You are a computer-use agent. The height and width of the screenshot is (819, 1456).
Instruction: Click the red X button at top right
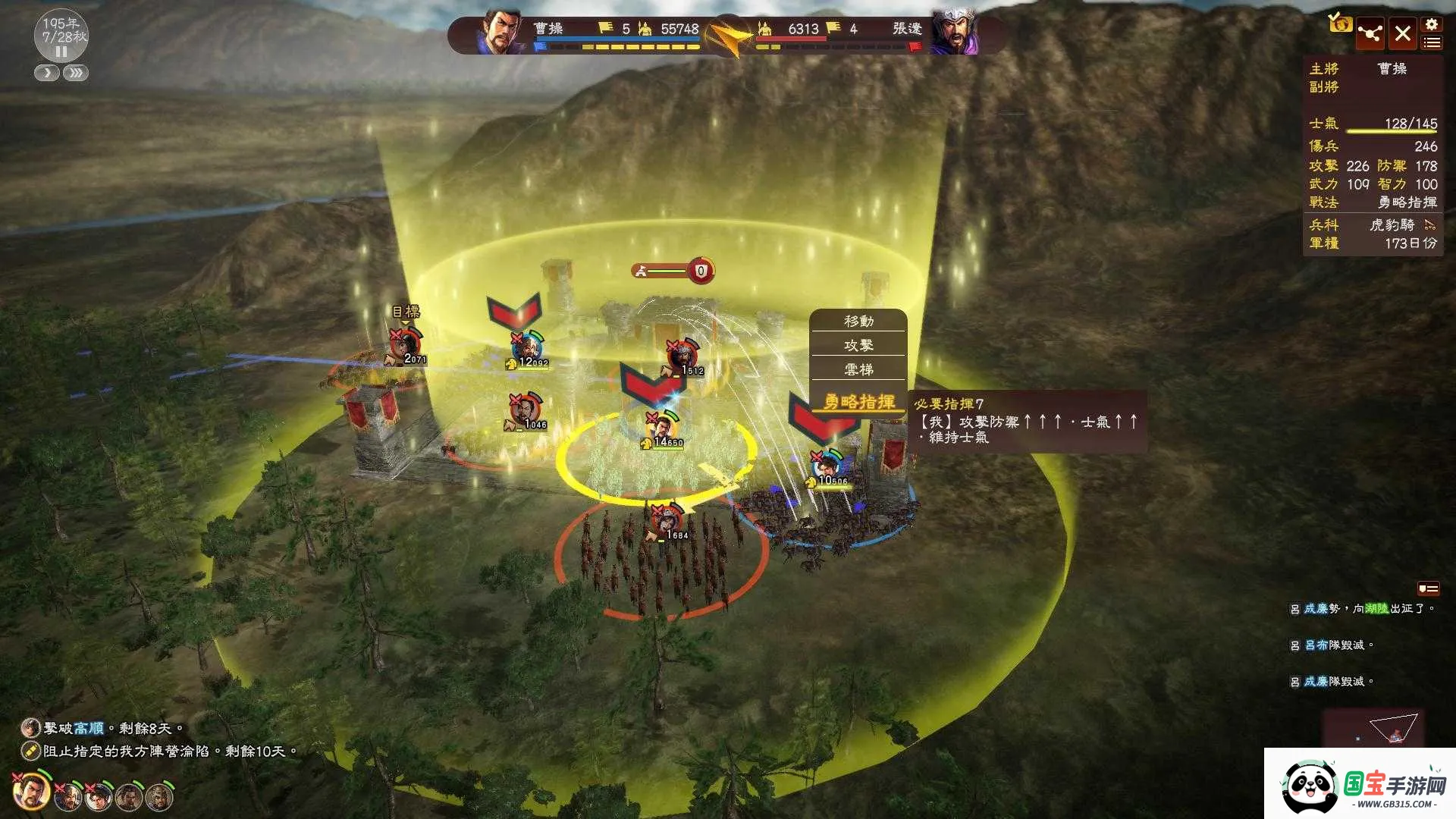click(1403, 34)
